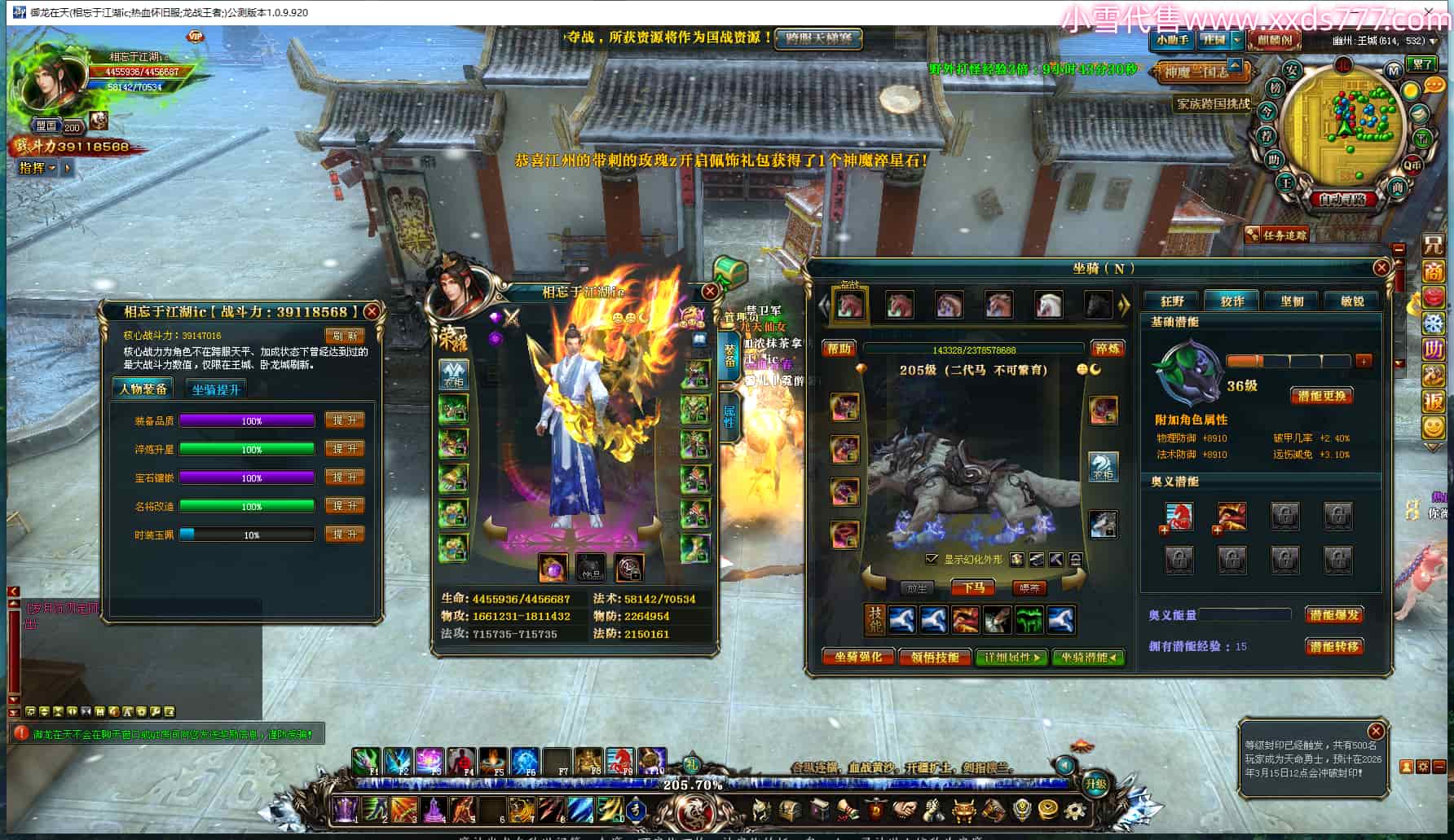Image resolution: width=1454 pixels, height=840 pixels.
Task: Click the 下马 dismount button
Action: 973,587
